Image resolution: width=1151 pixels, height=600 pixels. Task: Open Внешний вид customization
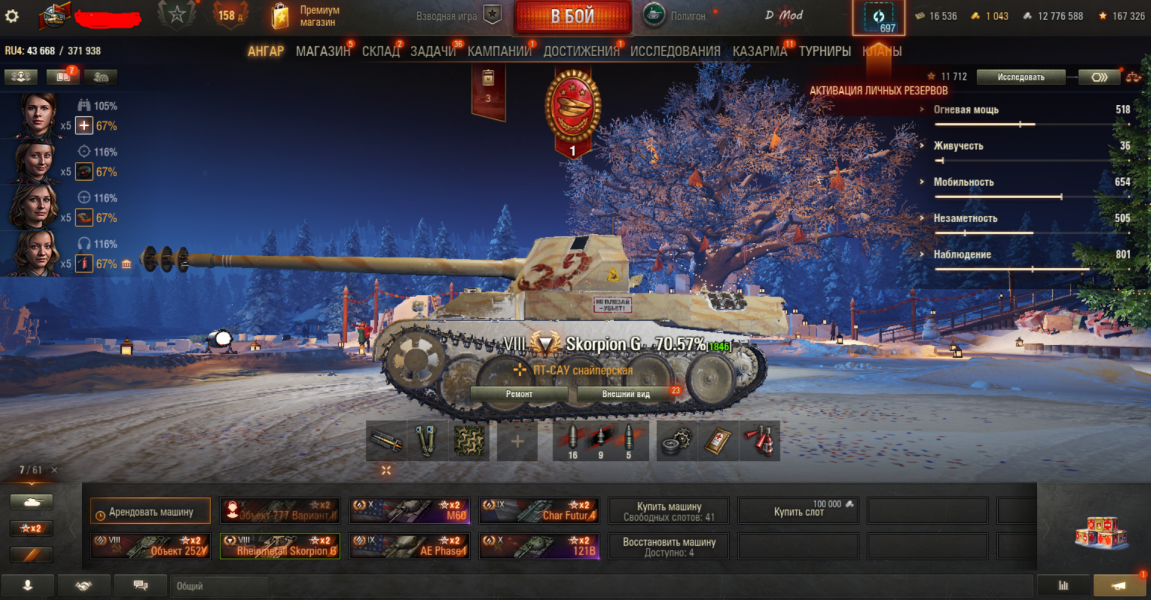pos(626,394)
